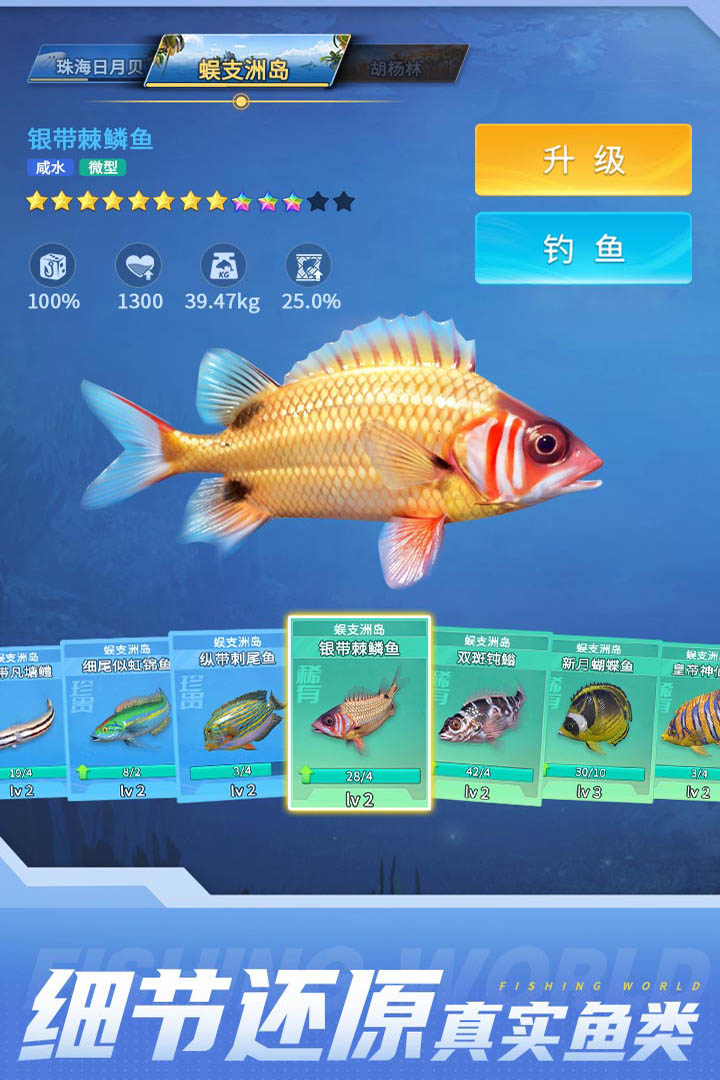Tap the hourglass stat icon showing 25.0%
Viewport: 720px width, 1080px height.
click(308, 265)
